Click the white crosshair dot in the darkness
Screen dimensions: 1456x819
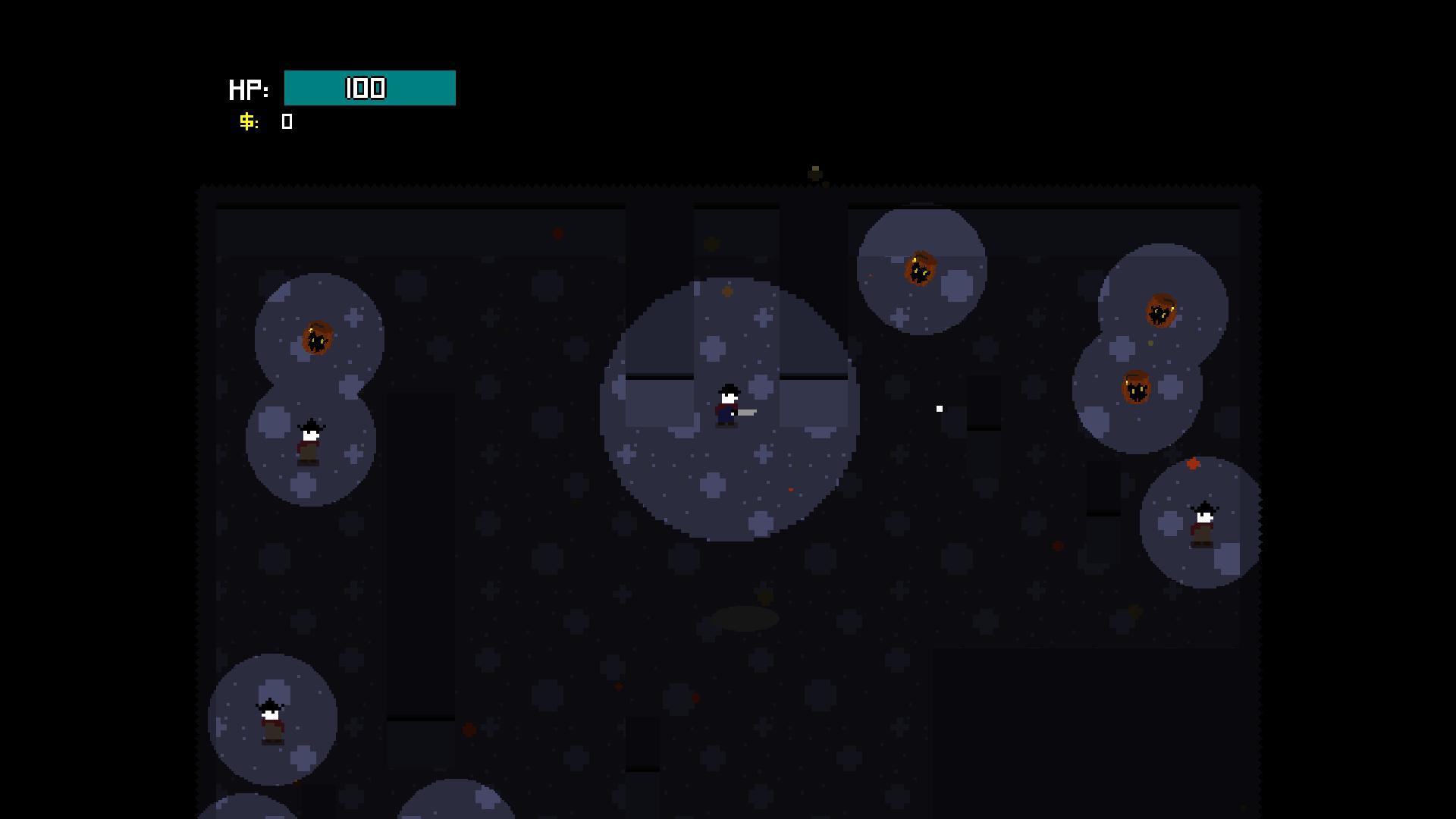pyautogui.click(x=940, y=408)
